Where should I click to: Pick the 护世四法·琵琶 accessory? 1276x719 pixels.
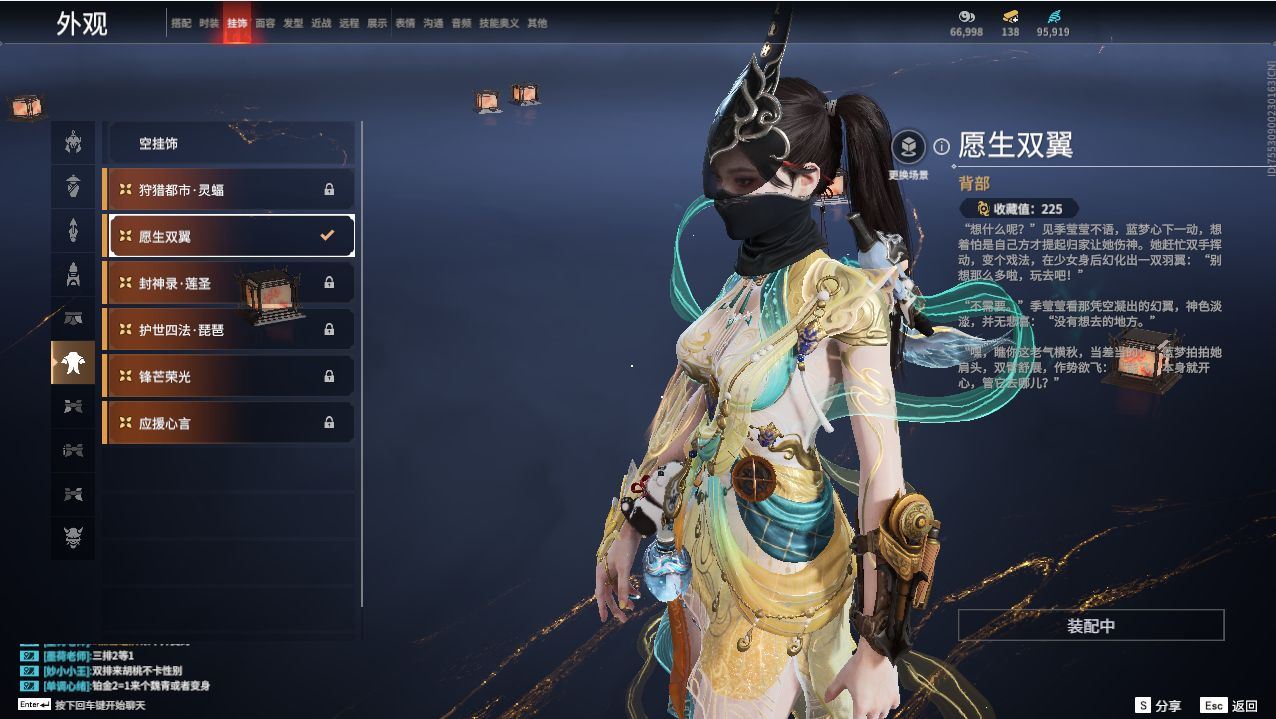(230, 329)
